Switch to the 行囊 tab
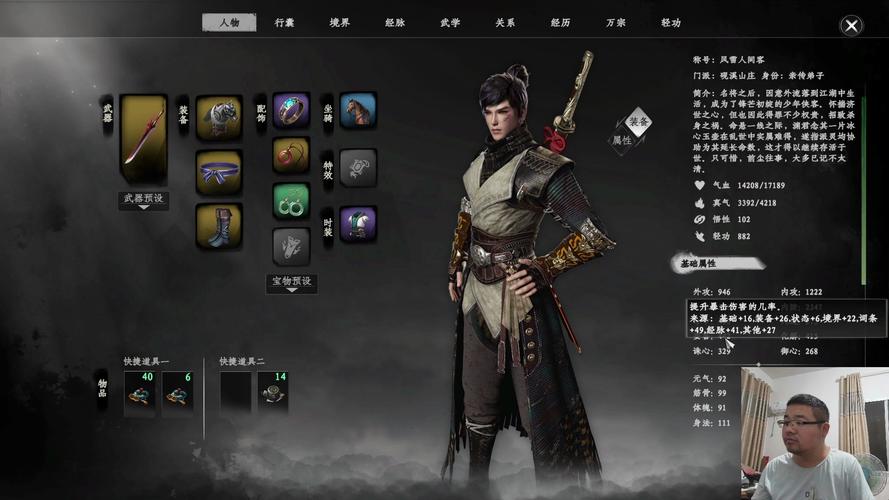The image size is (889, 500). 285,22
